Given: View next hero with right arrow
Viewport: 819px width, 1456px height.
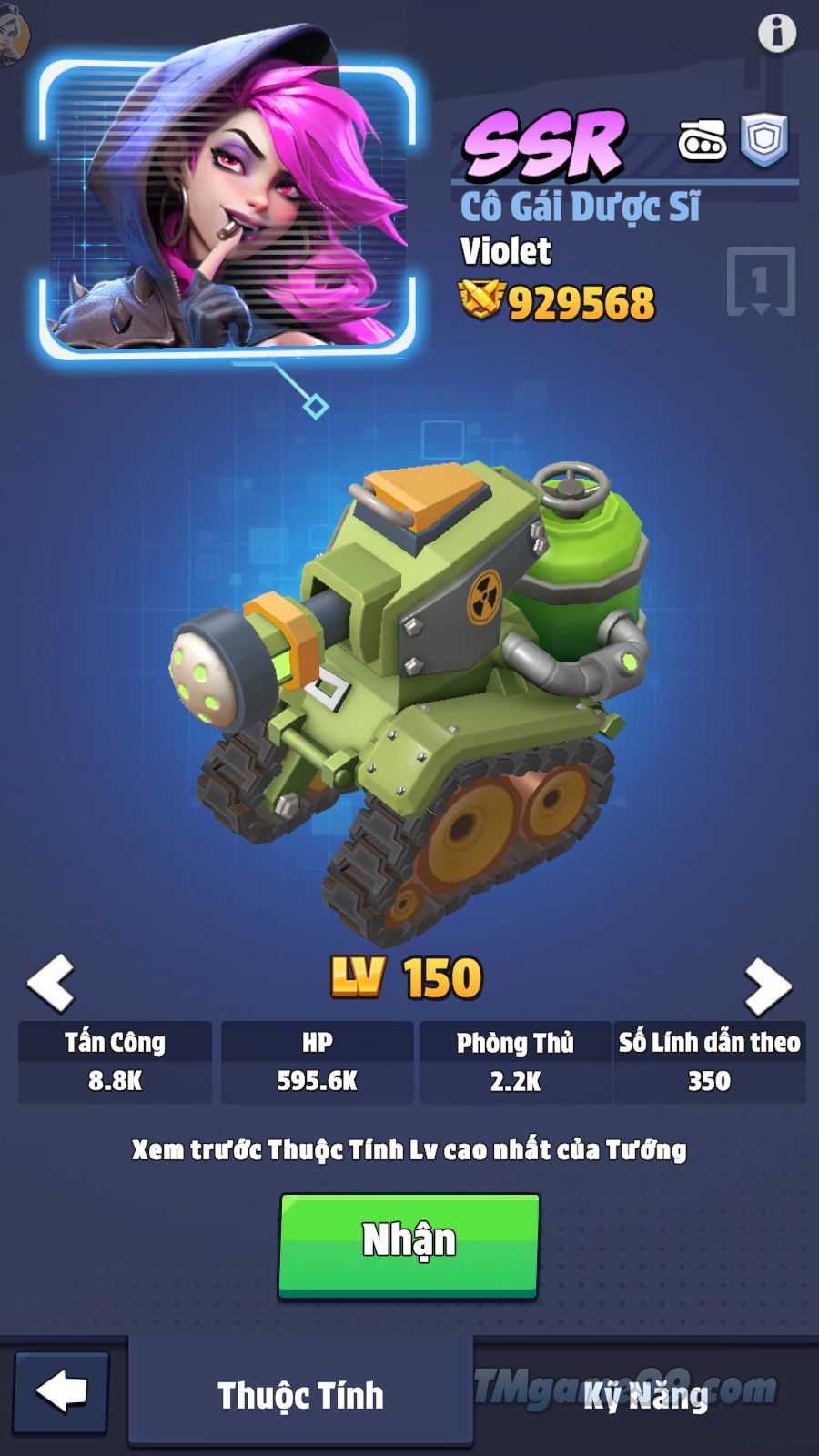Looking at the screenshot, I should pyautogui.click(x=767, y=986).
